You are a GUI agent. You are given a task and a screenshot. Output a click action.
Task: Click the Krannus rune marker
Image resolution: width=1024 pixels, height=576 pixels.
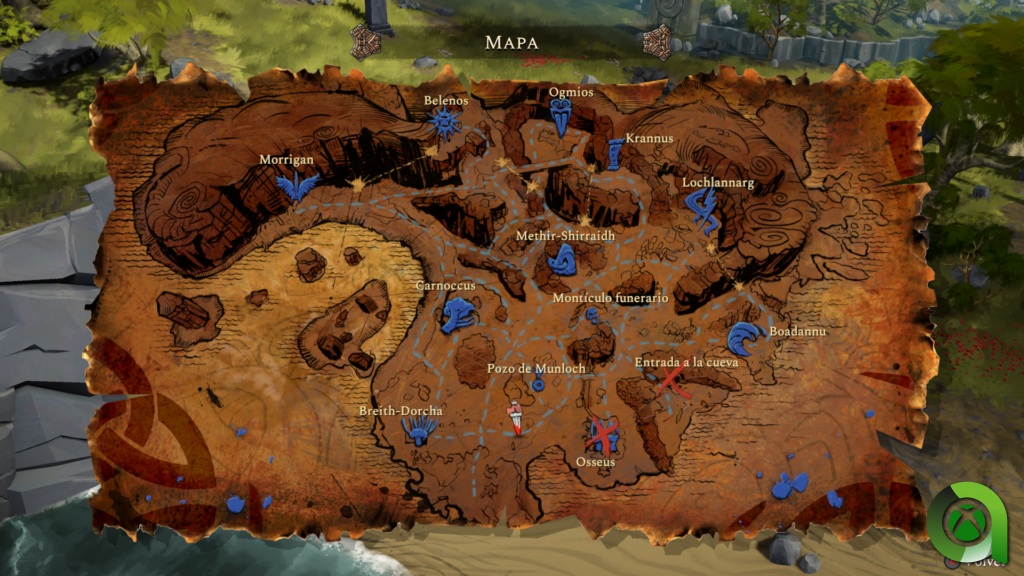point(614,155)
